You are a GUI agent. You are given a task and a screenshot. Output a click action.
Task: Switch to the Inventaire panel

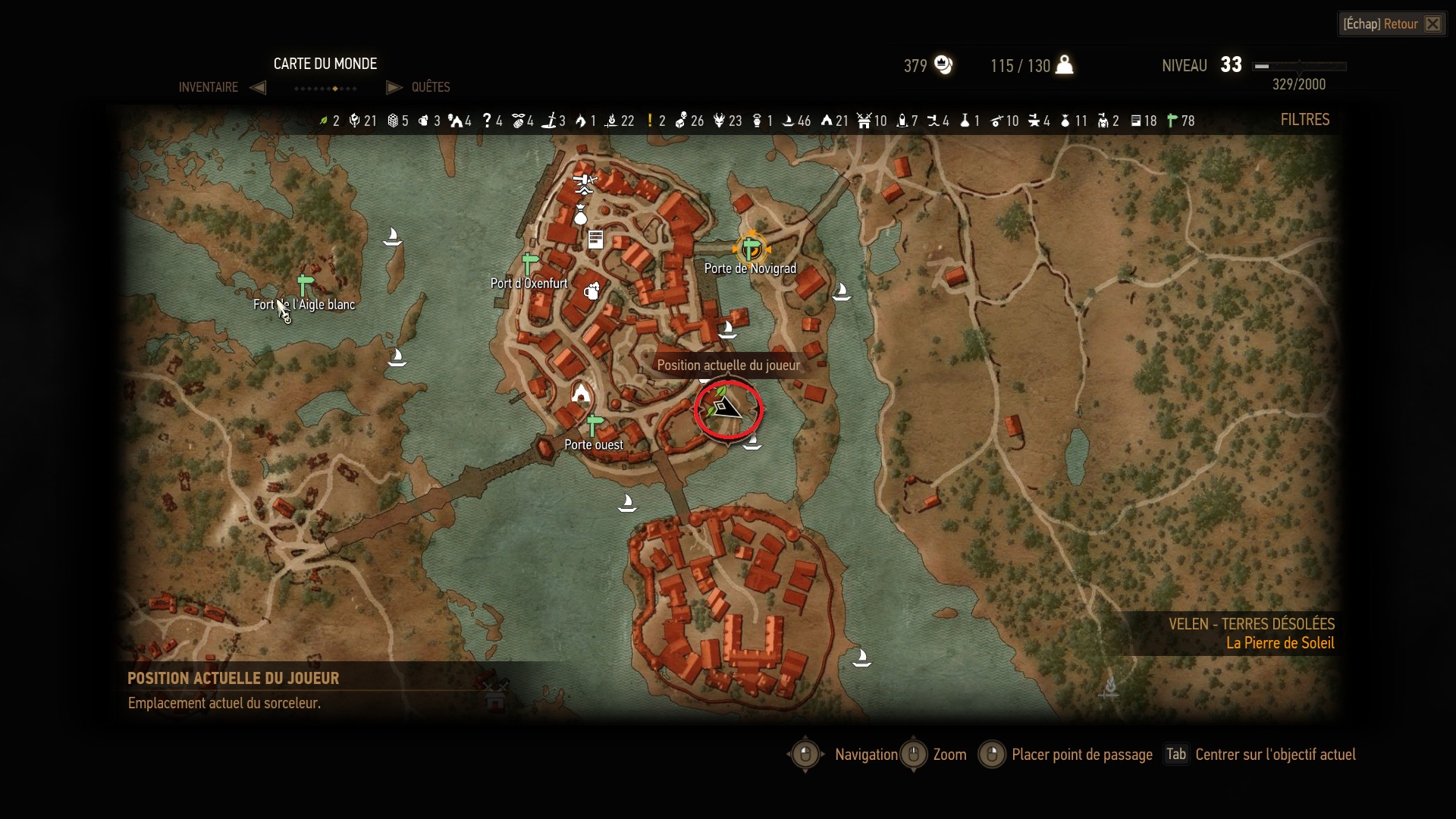pos(209,87)
